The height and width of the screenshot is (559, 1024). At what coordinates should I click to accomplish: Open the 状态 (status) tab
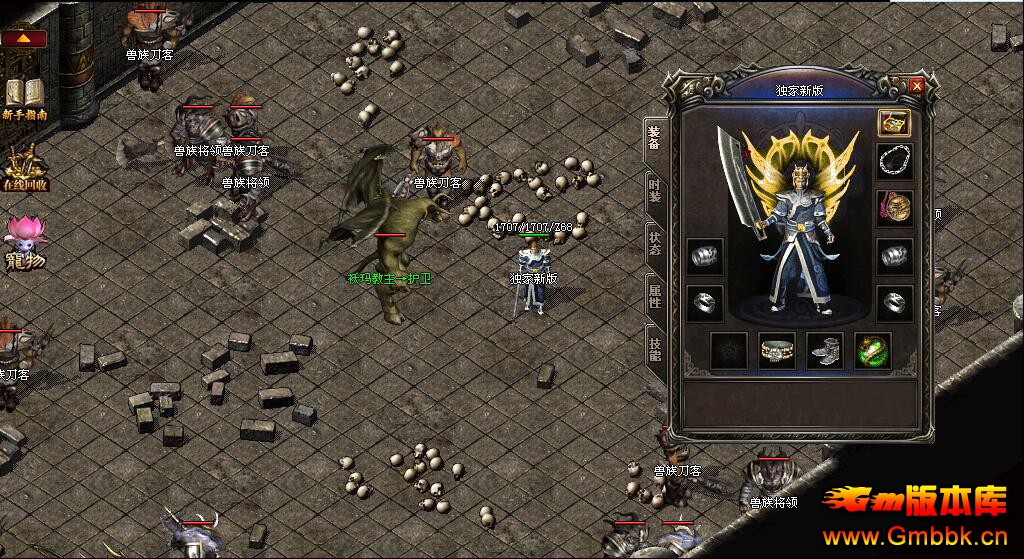[x=654, y=241]
